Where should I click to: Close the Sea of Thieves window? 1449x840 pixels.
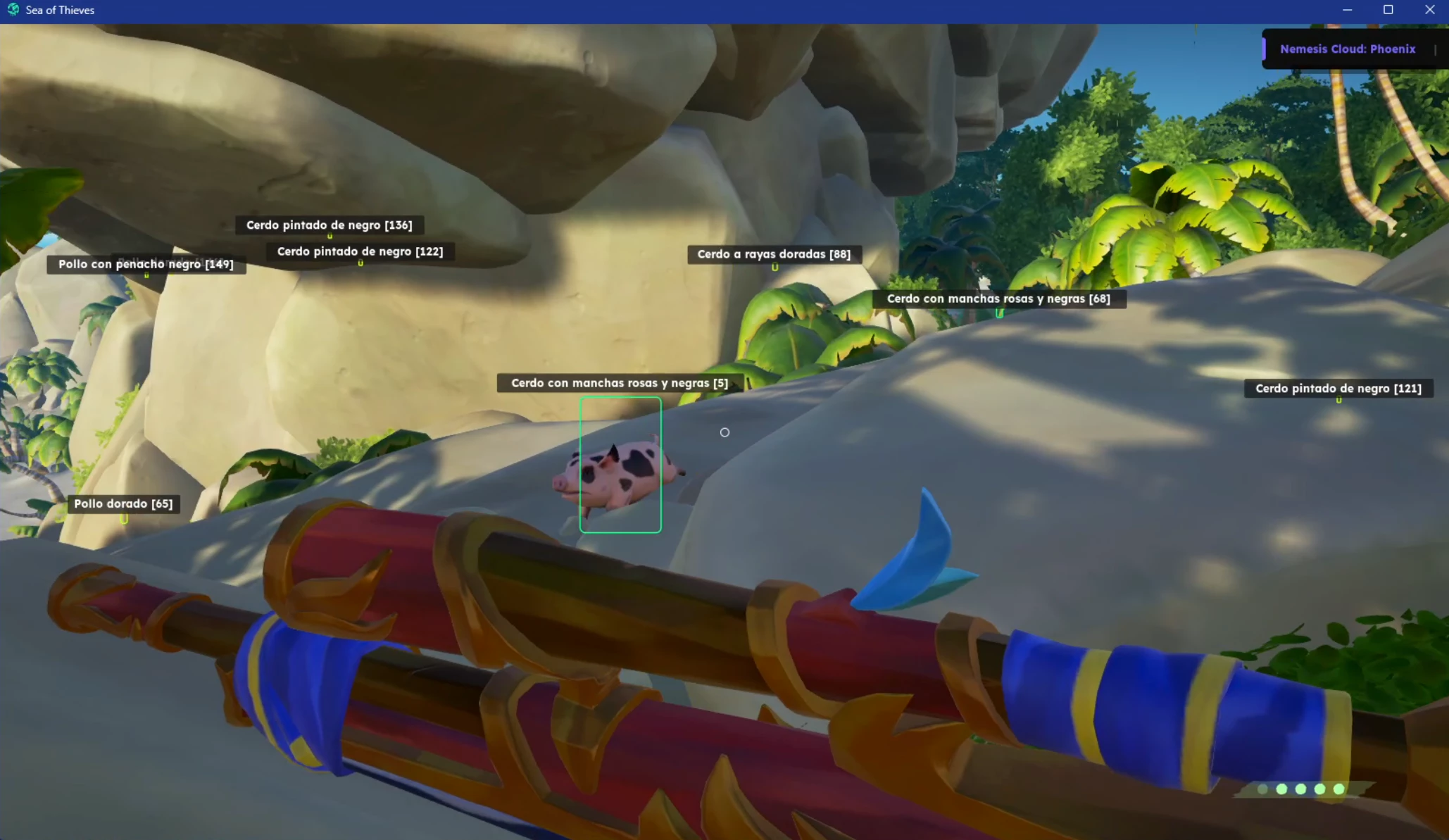[x=1429, y=10]
